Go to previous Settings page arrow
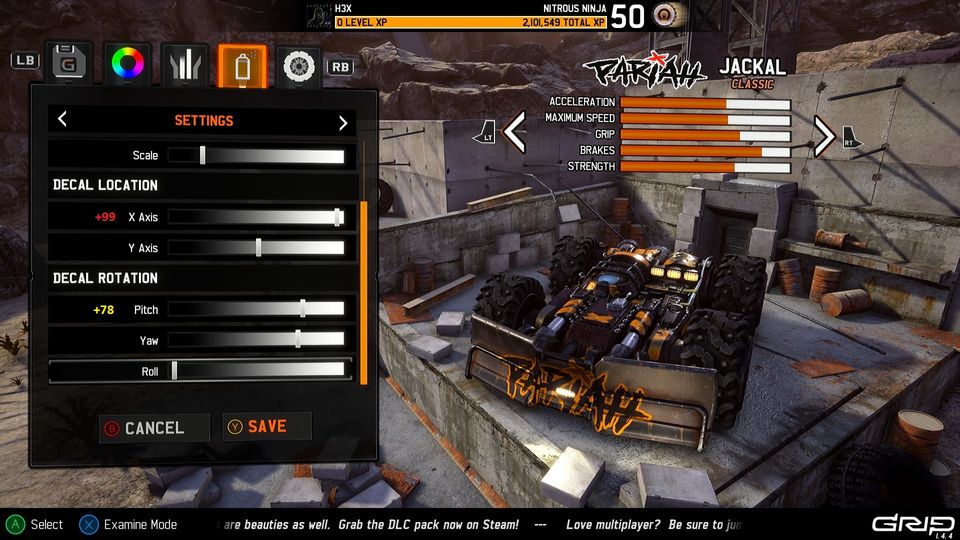 tap(62, 121)
